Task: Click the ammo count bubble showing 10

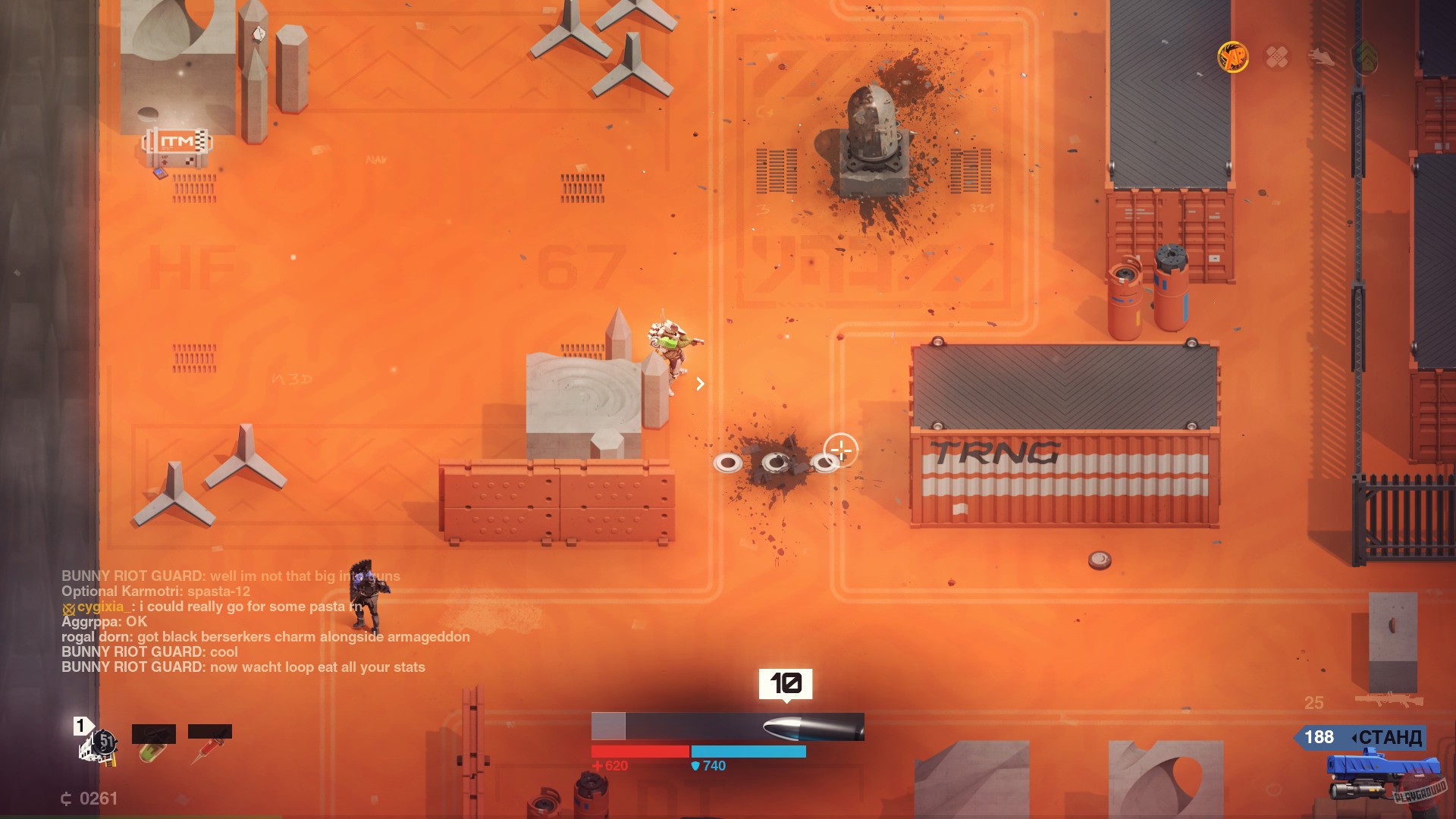Action: tap(786, 683)
